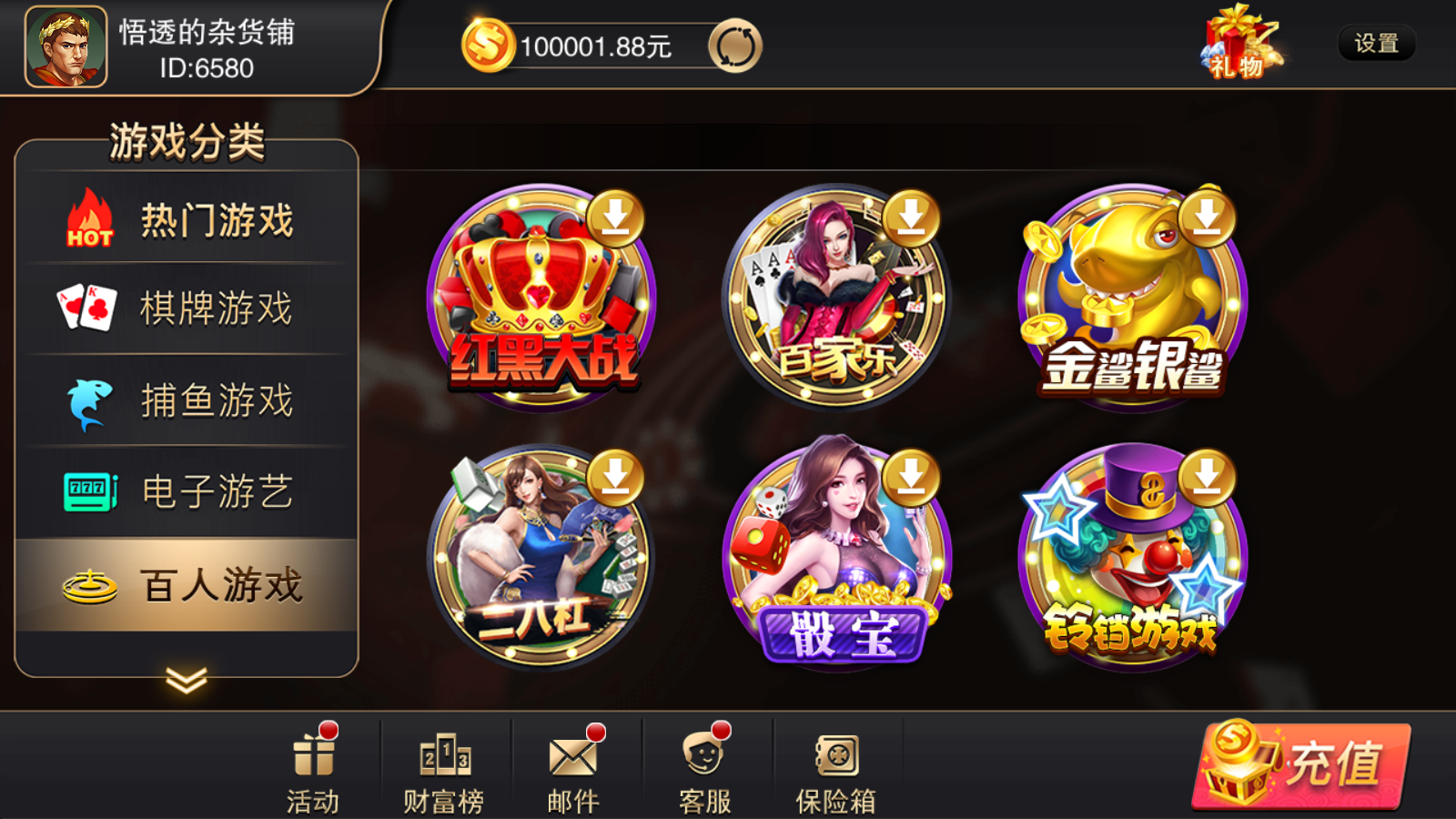This screenshot has width=1456, height=819.
Task: Download the 红黑大战 game
Action: coord(616,218)
